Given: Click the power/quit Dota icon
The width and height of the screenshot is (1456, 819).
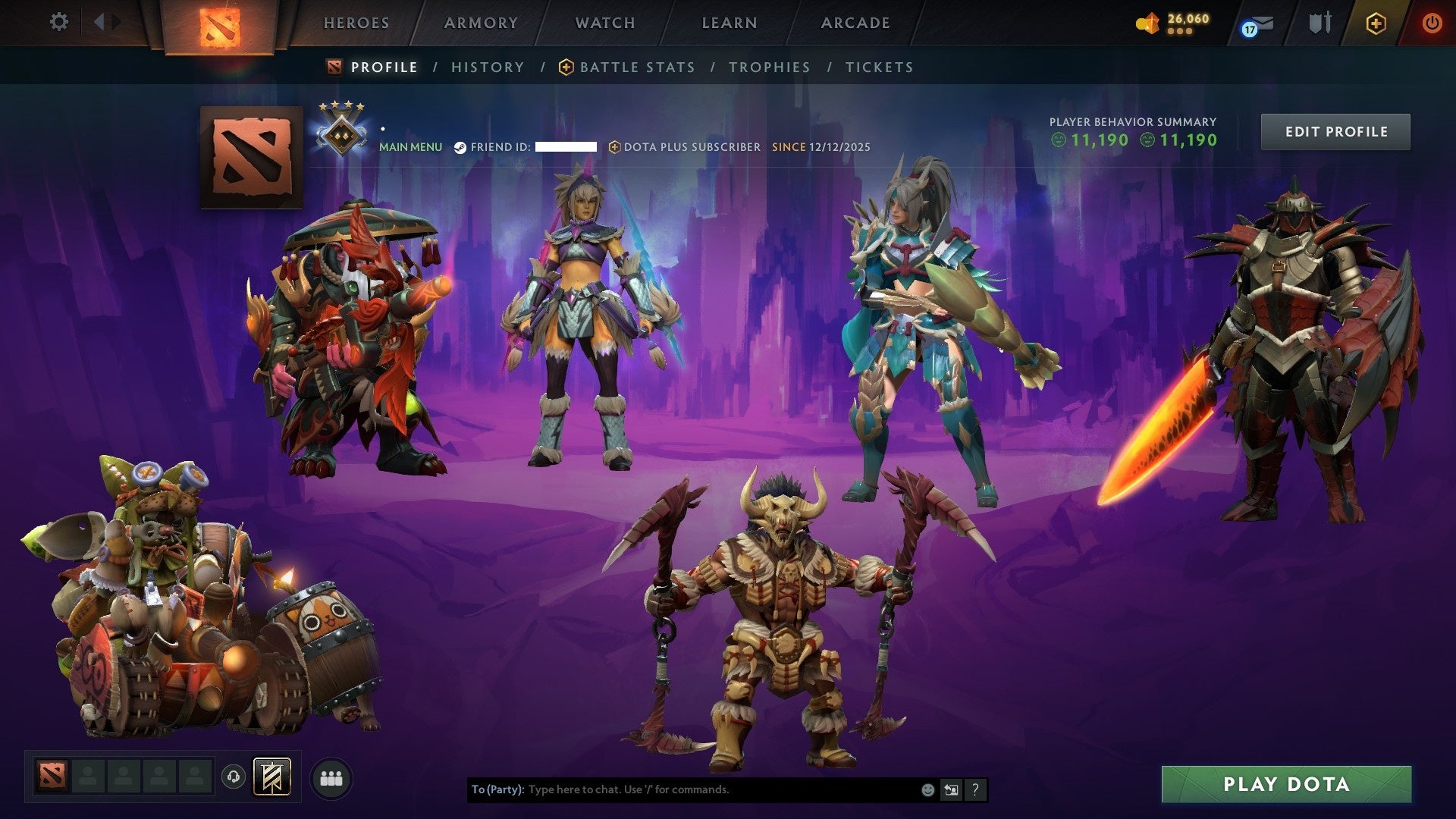Looking at the screenshot, I should [1432, 23].
